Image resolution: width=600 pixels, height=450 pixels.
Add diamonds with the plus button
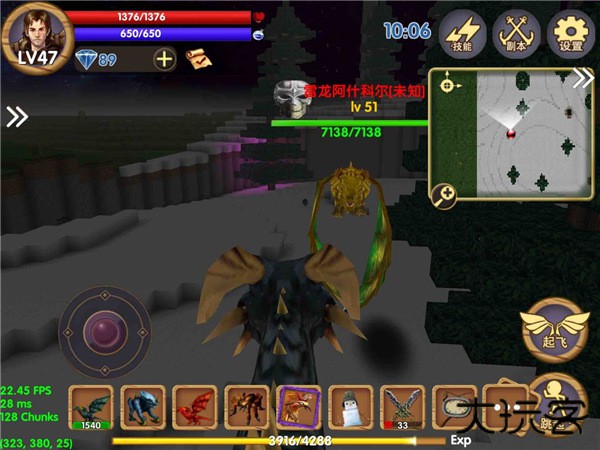[165, 59]
